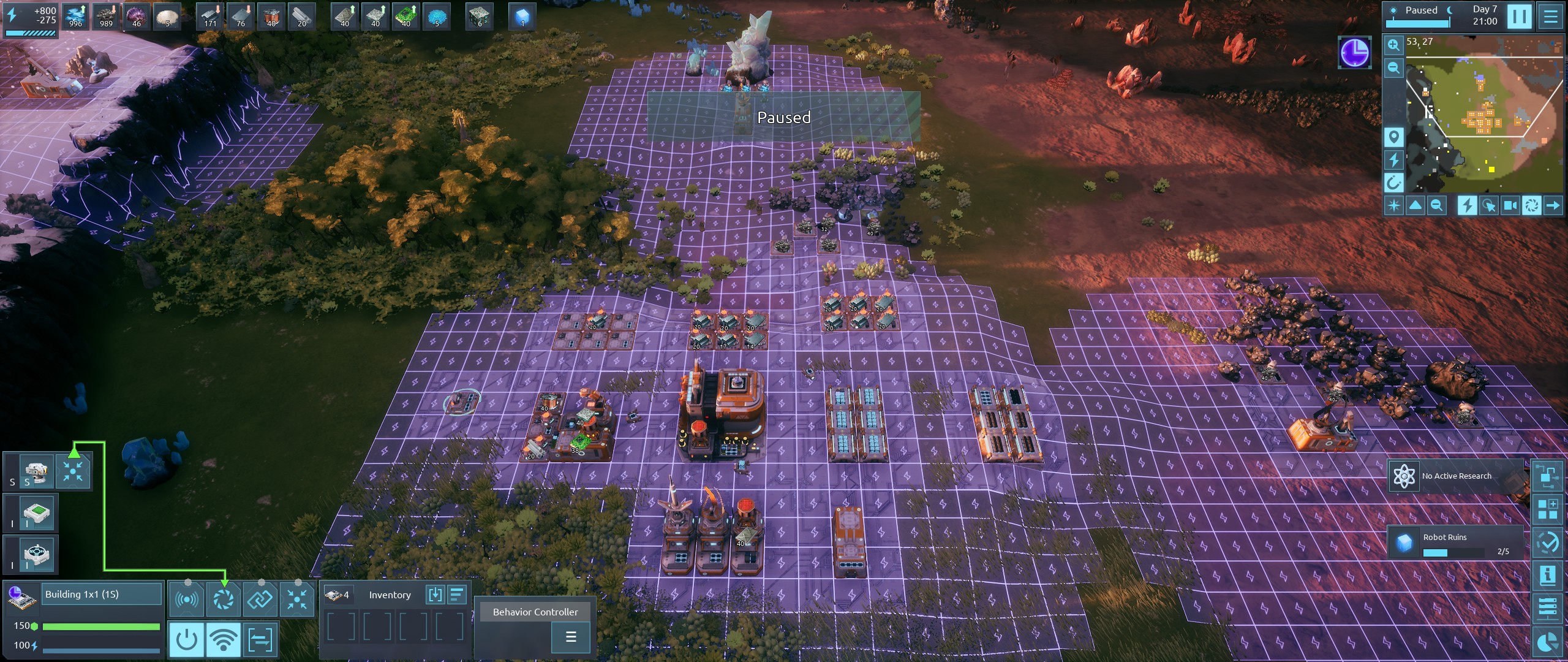Open the info book codex
1568x662 pixels.
pyautogui.click(x=1548, y=576)
